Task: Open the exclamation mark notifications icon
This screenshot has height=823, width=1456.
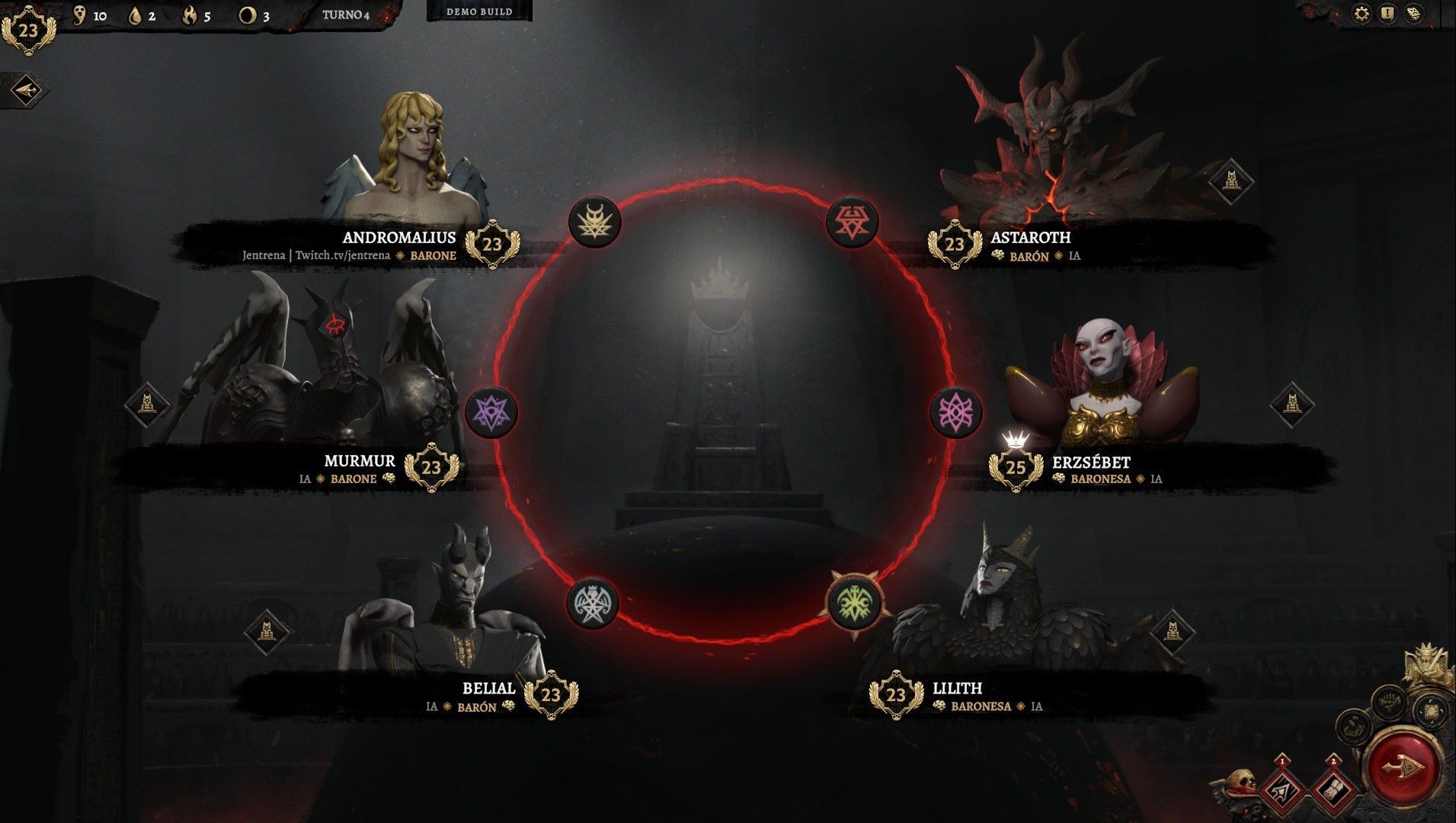Action: tap(1387, 14)
